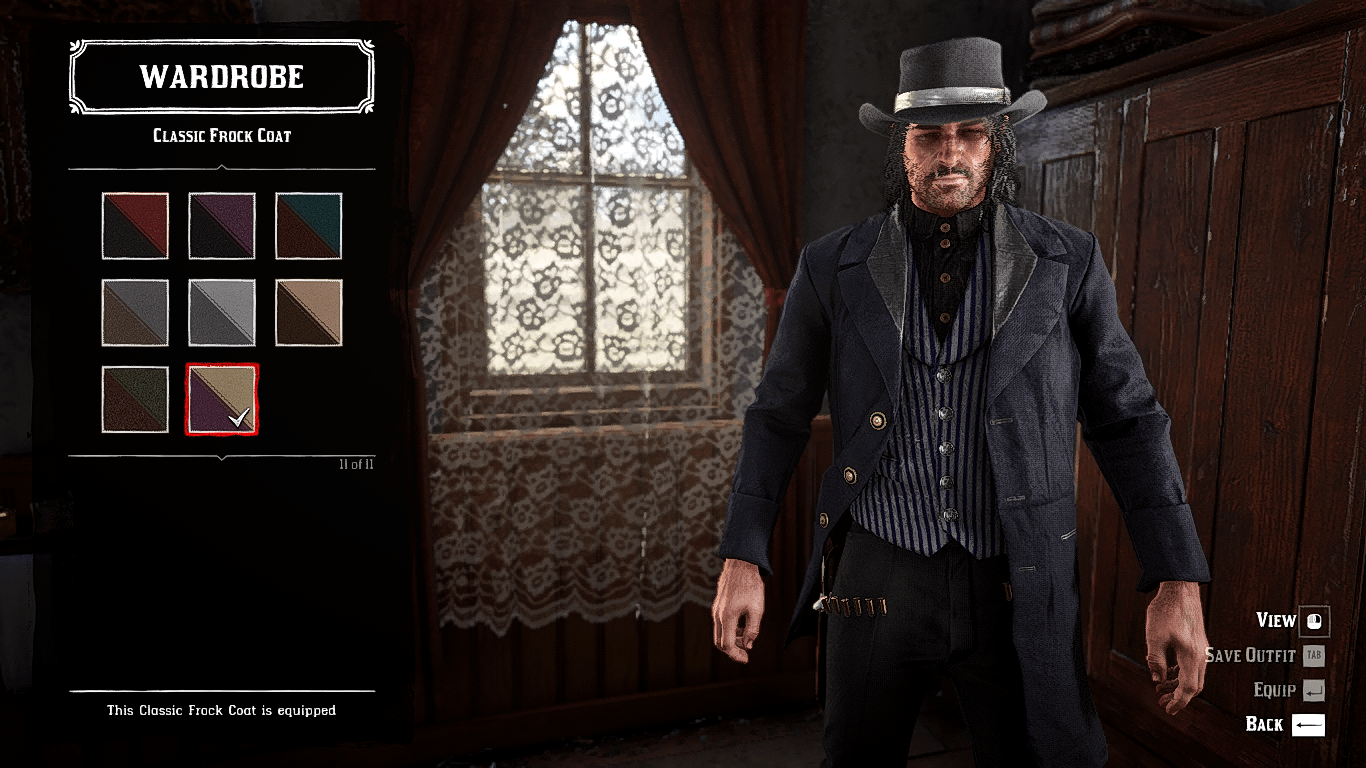The width and height of the screenshot is (1366, 768).
Task: Click the Enter key icon beside Equip
Action: click(1313, 690)
